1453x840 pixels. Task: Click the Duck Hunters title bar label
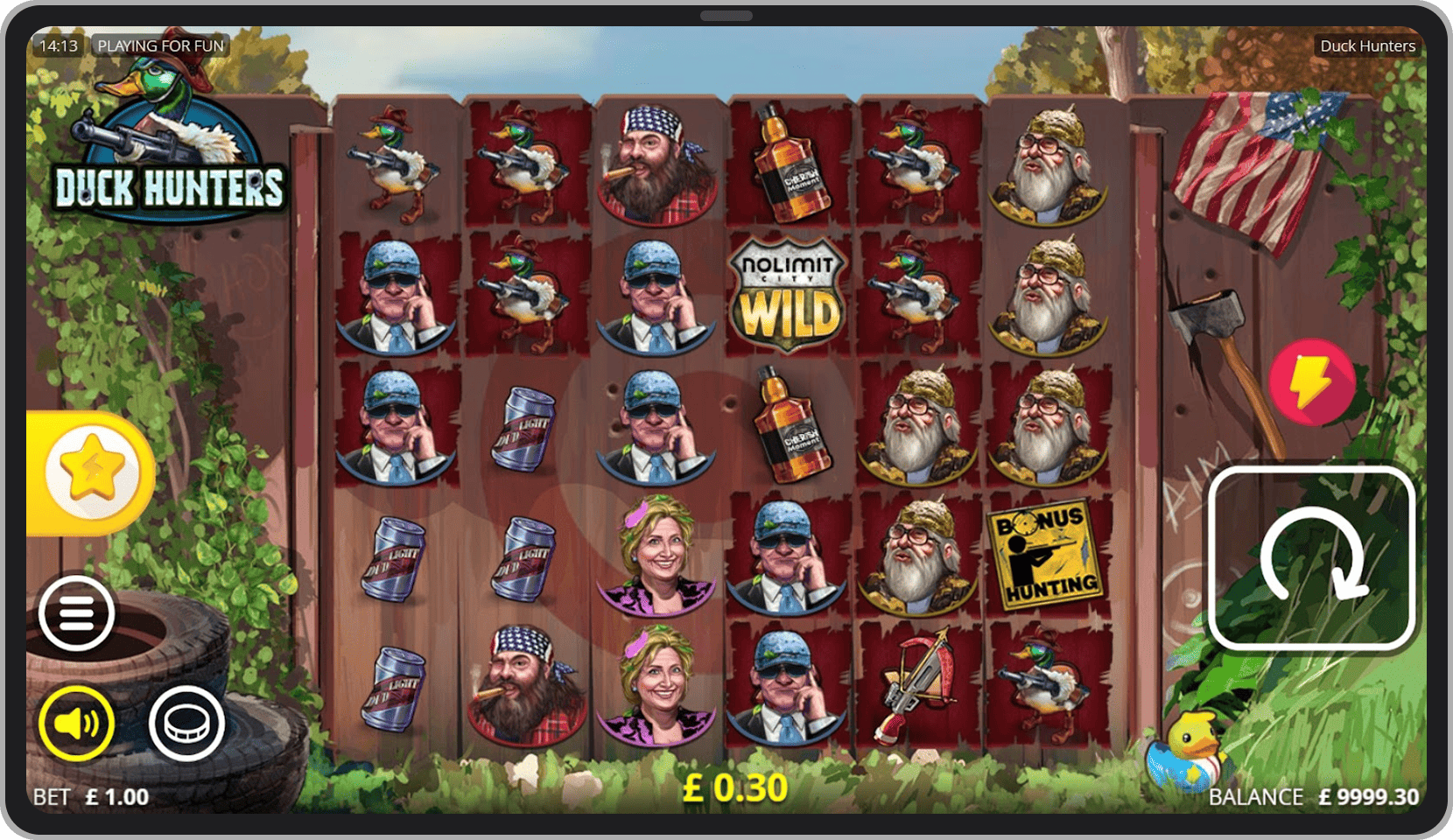click(1365, 45)
